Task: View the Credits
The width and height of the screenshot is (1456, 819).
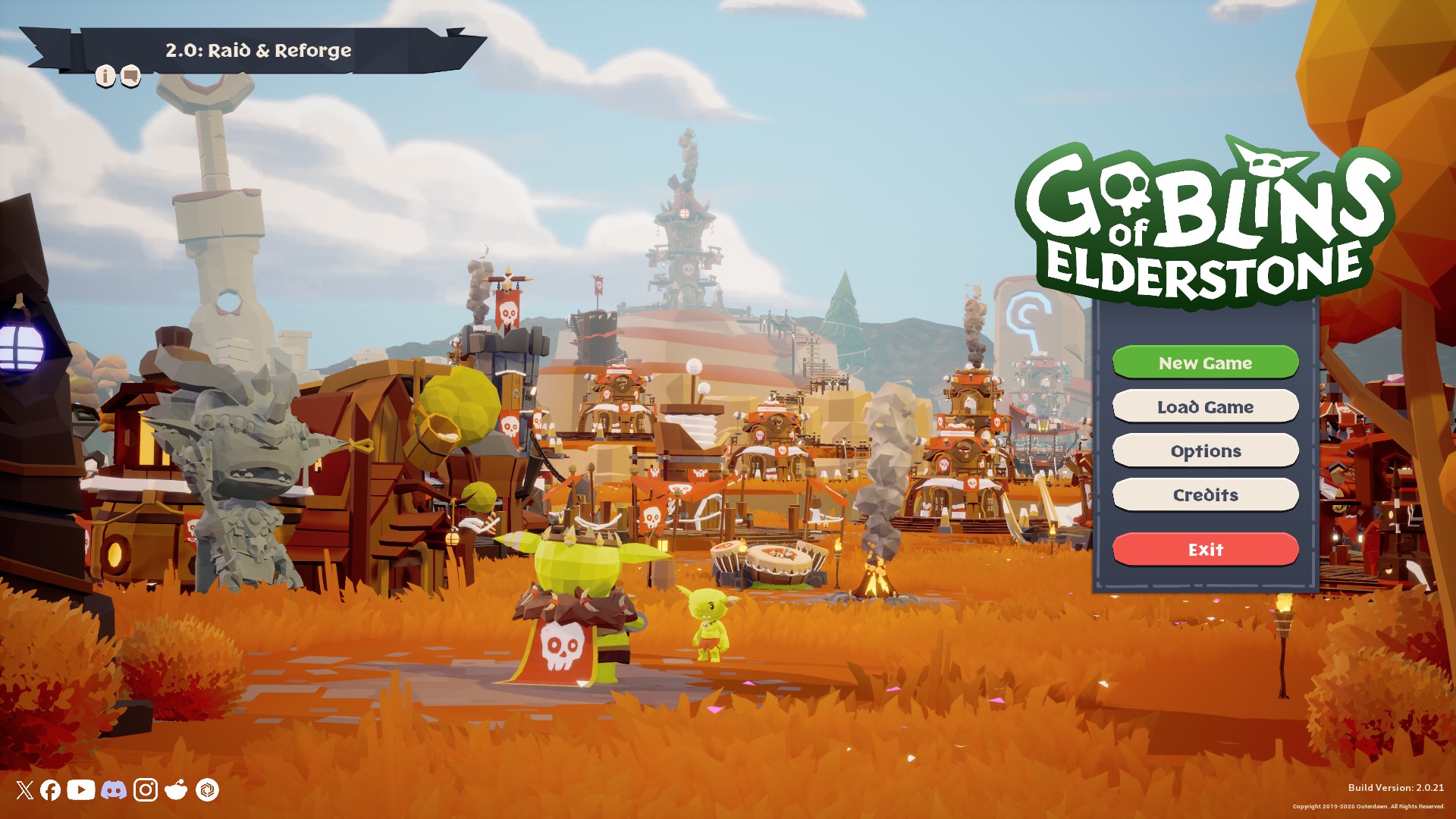Action: pos(1205,494)
